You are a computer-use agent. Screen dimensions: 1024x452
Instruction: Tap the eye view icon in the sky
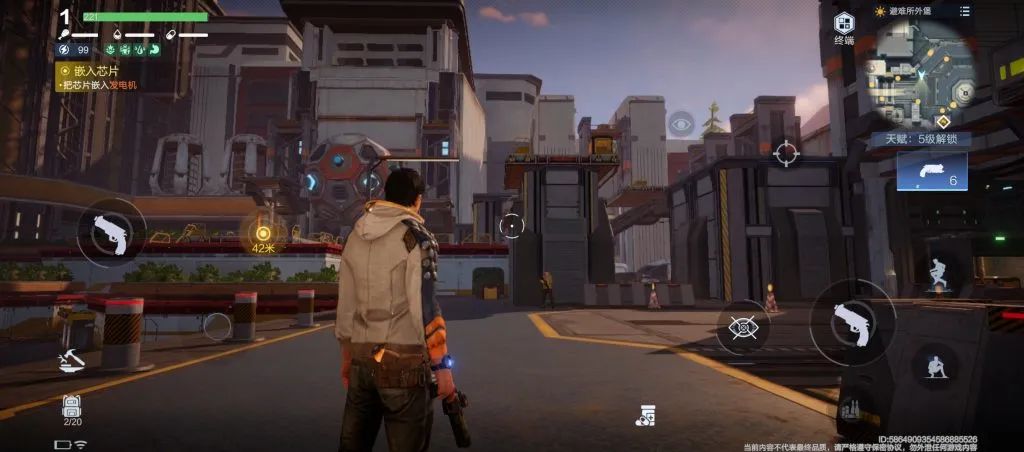681,124
